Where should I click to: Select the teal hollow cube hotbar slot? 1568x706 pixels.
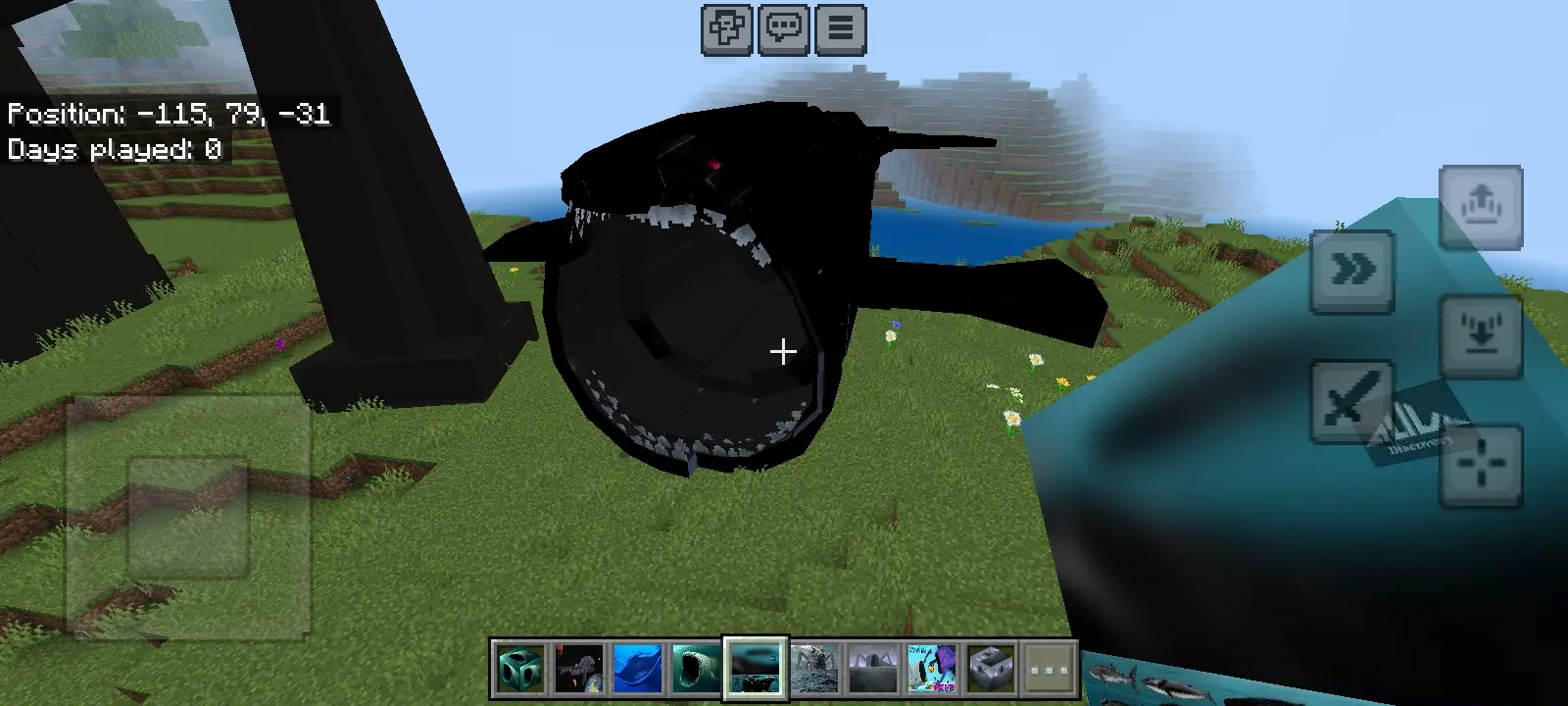[x=520, y=669]
